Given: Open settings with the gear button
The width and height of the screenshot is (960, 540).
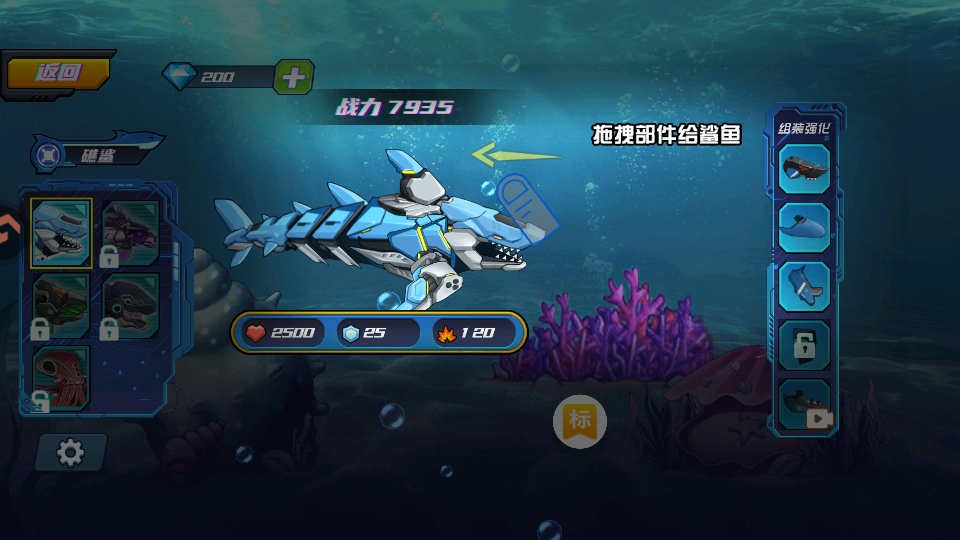Looking at the screenshot, I should pos(70,453).
